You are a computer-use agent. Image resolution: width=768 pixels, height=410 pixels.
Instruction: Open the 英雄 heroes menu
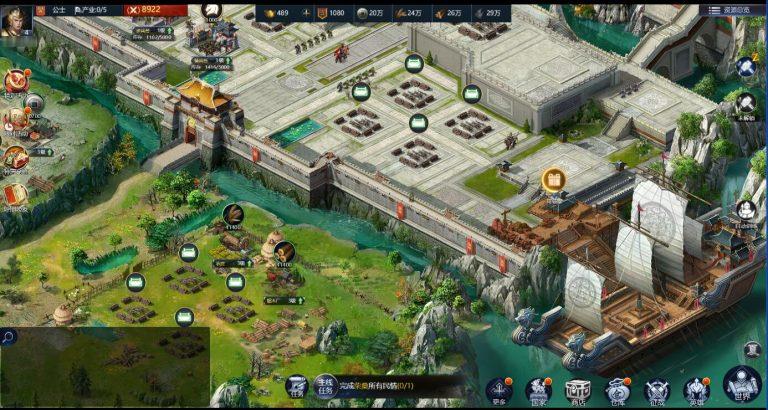pos(697,389)
